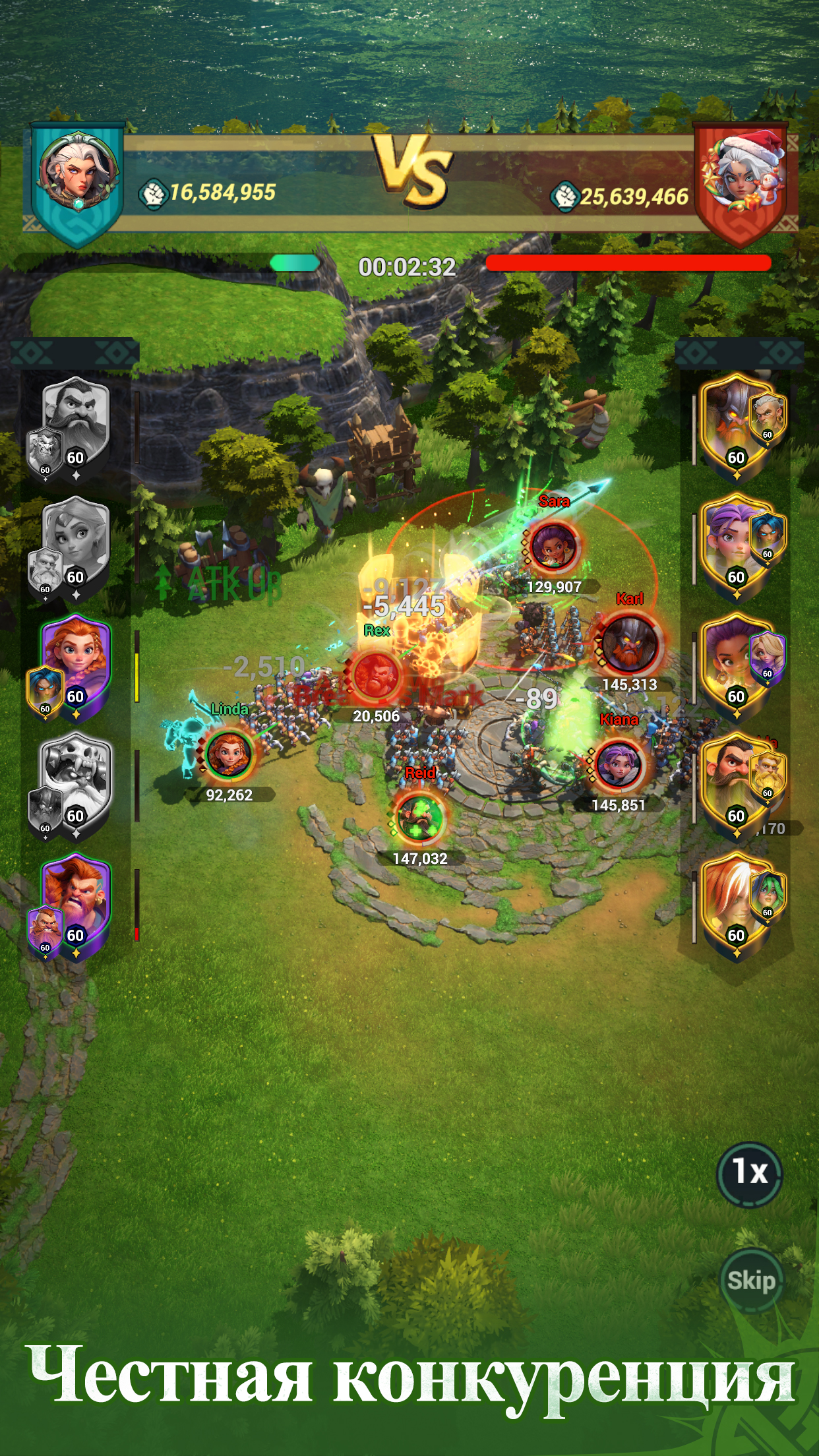Skip the battle animation
This screenshot has width=819, height=1456.
[751, 1281]
